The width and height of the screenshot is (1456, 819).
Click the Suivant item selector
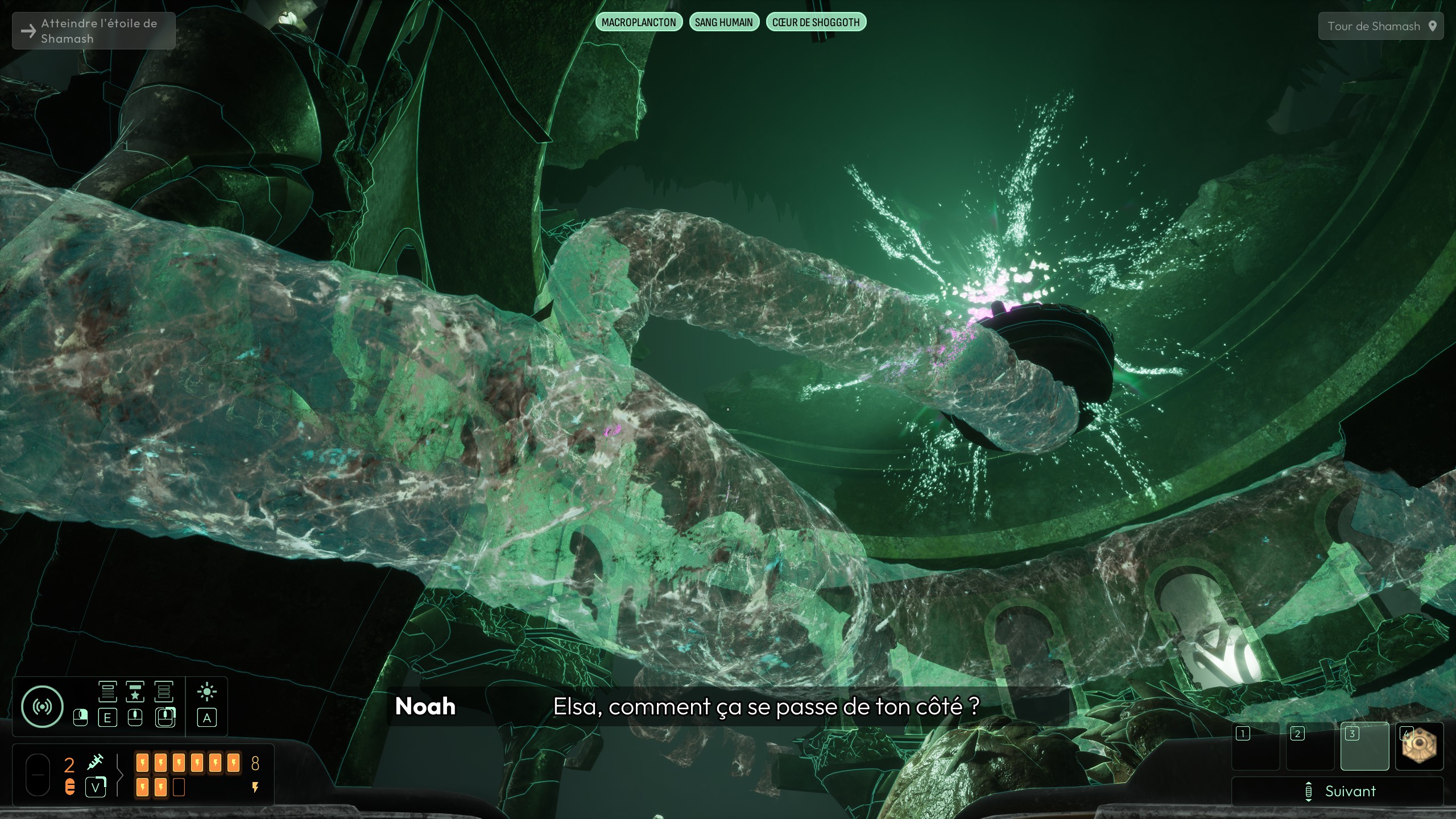[x=1337, y=791]
